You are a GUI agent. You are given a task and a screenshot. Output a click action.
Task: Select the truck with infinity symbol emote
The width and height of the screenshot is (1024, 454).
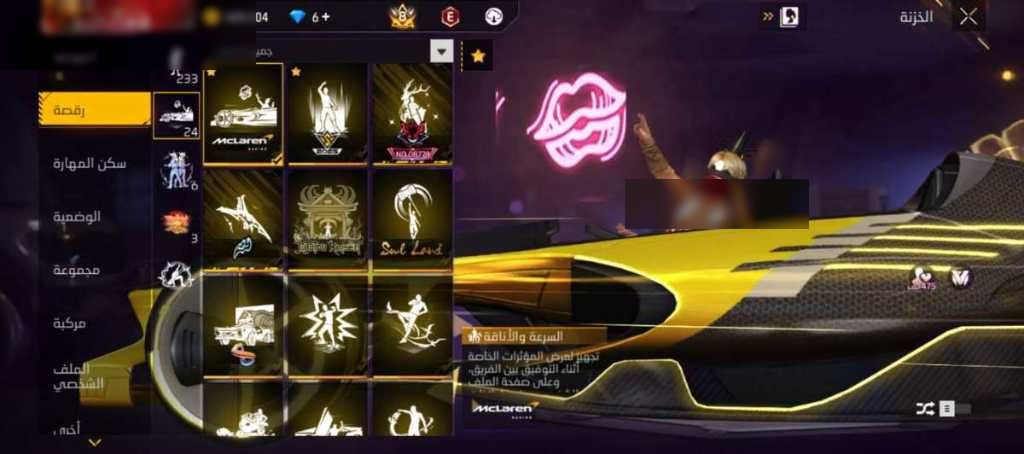243,325
